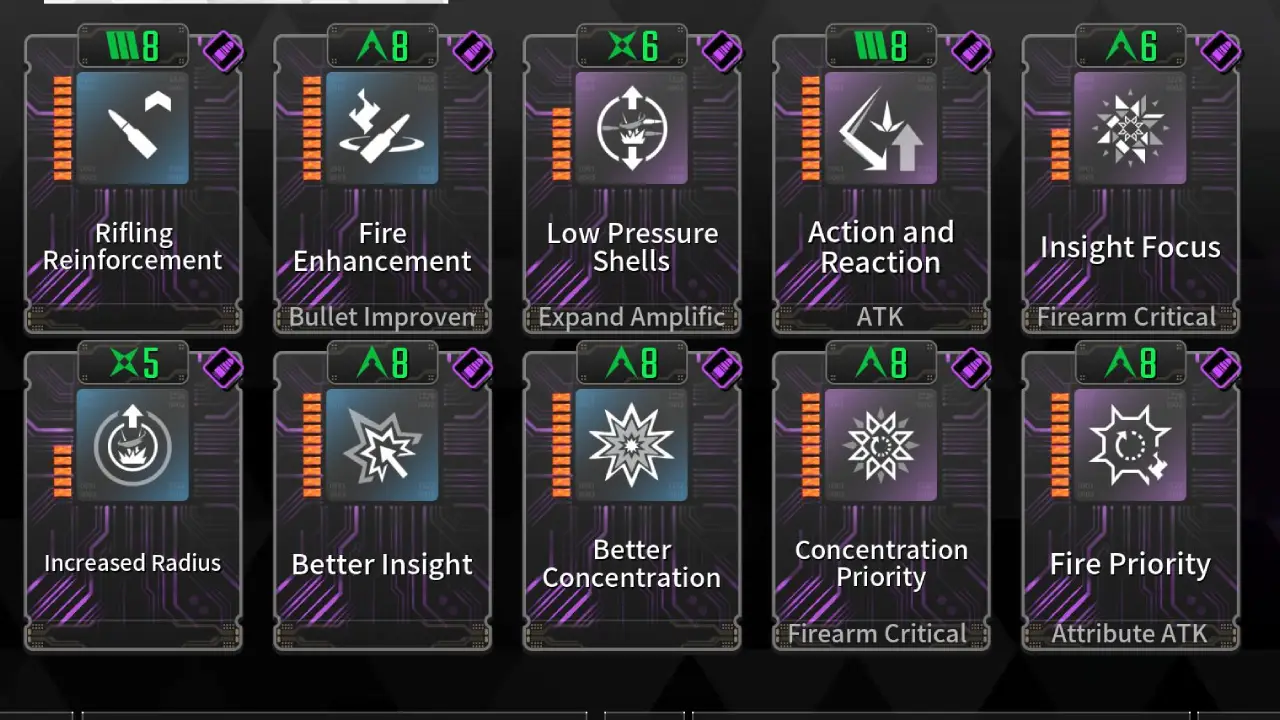1280x720 pixels.
Task: Select the Better Insight burst icon
Action: coord(382,443)
